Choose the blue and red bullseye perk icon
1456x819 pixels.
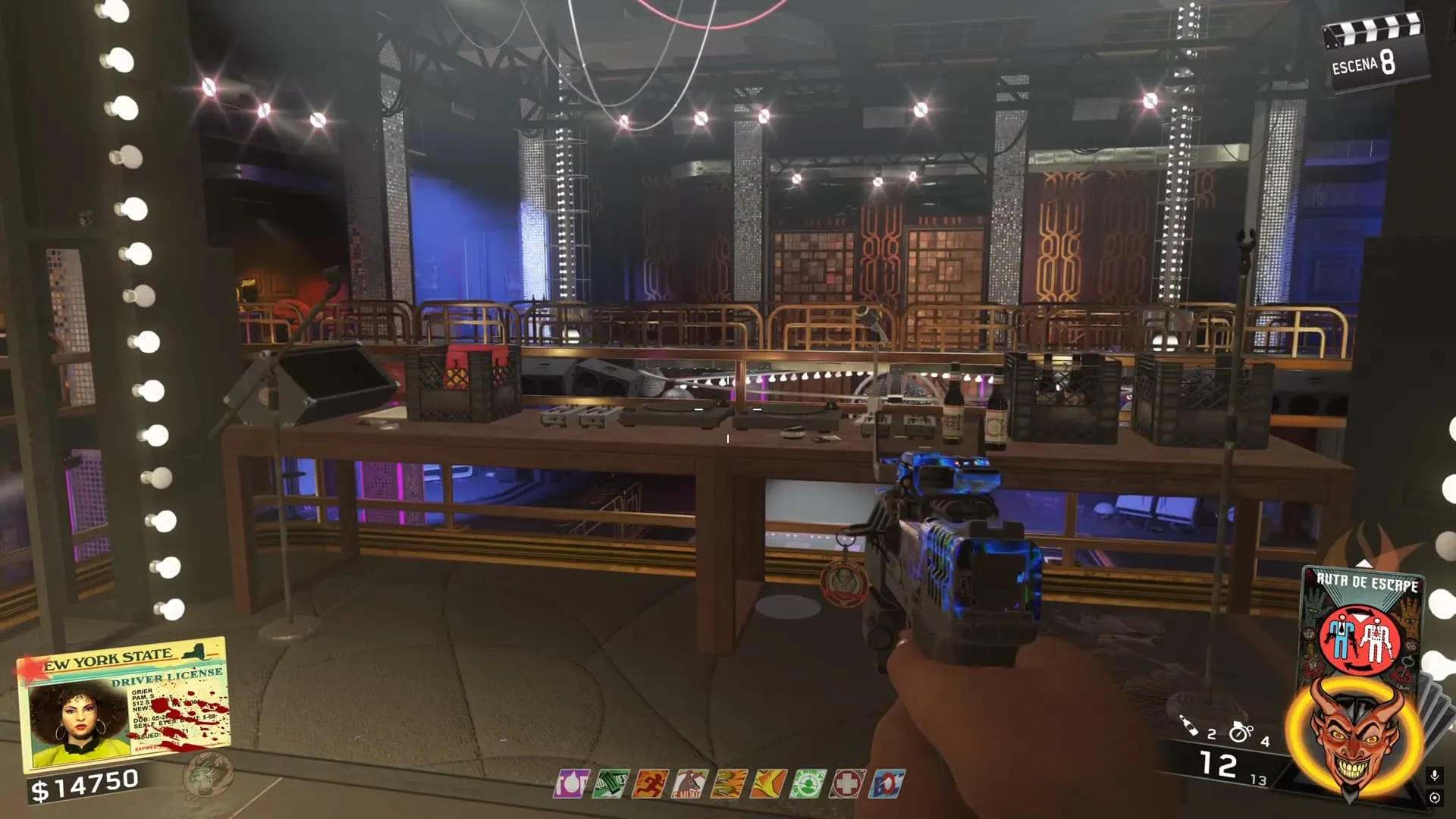point(886,783)
